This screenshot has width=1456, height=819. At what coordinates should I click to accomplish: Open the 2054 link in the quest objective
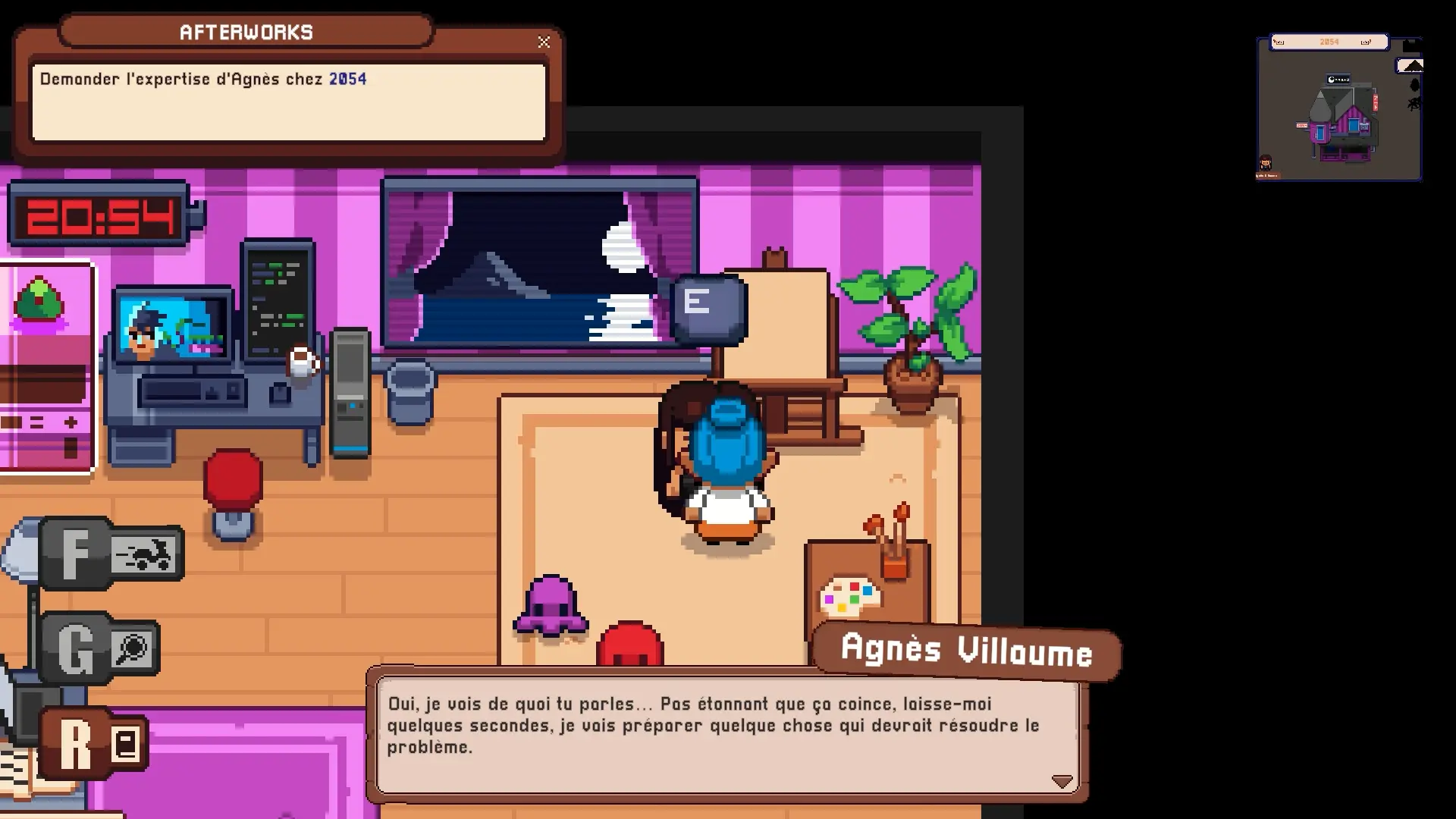[347, 78]
